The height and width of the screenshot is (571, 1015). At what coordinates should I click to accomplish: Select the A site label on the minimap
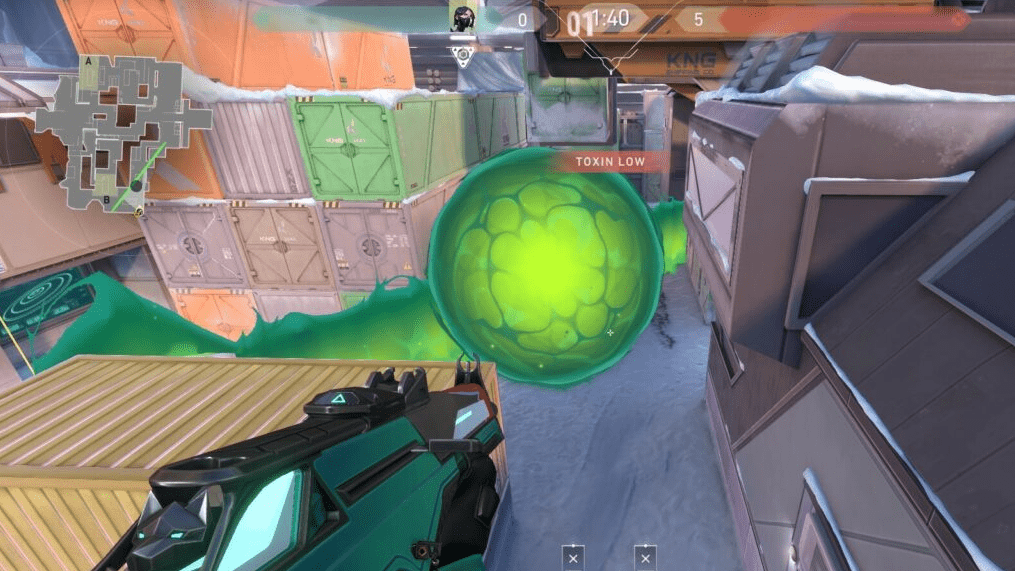(x=91, y=62)
